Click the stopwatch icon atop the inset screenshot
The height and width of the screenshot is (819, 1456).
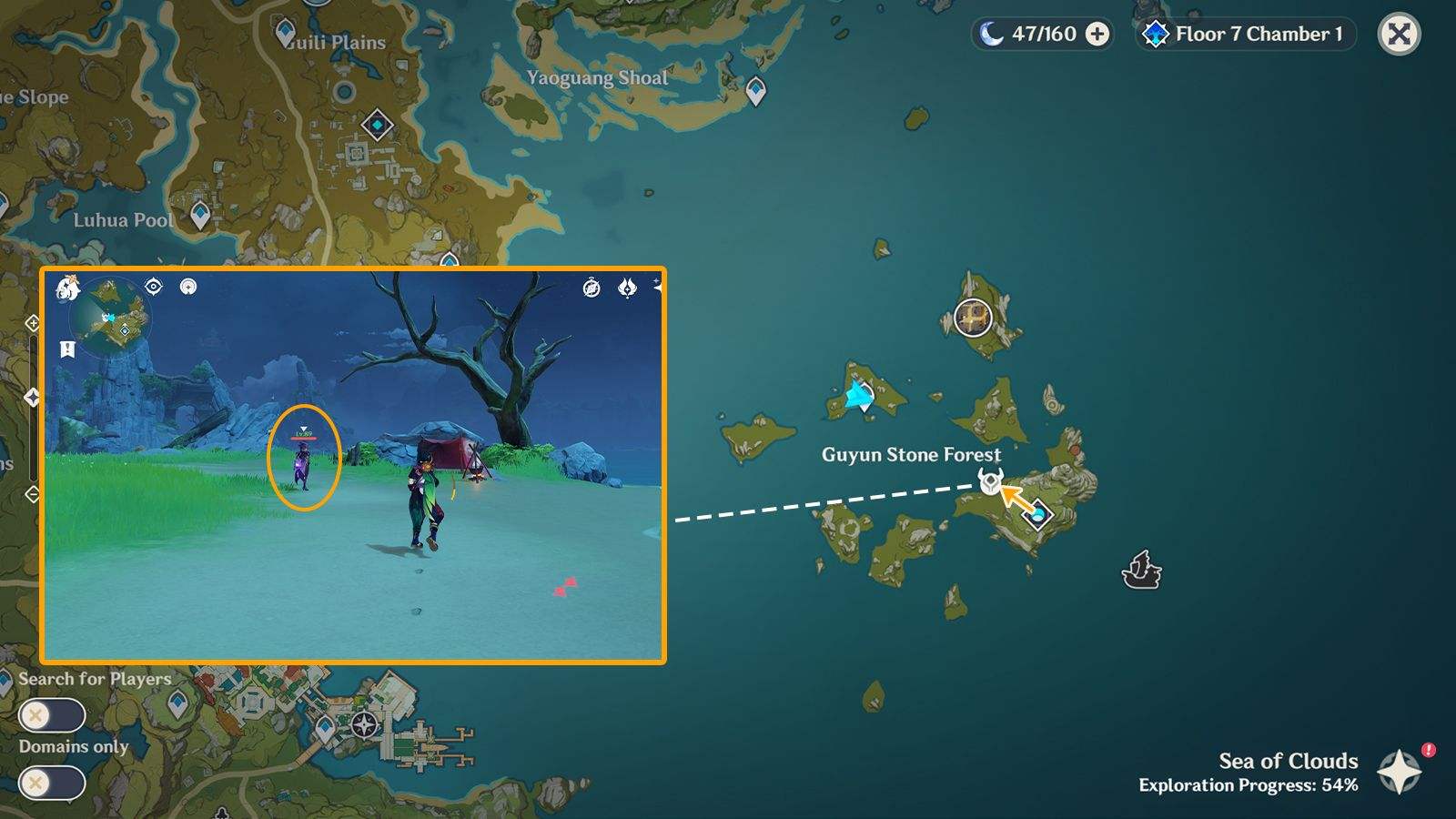(591, 288)
